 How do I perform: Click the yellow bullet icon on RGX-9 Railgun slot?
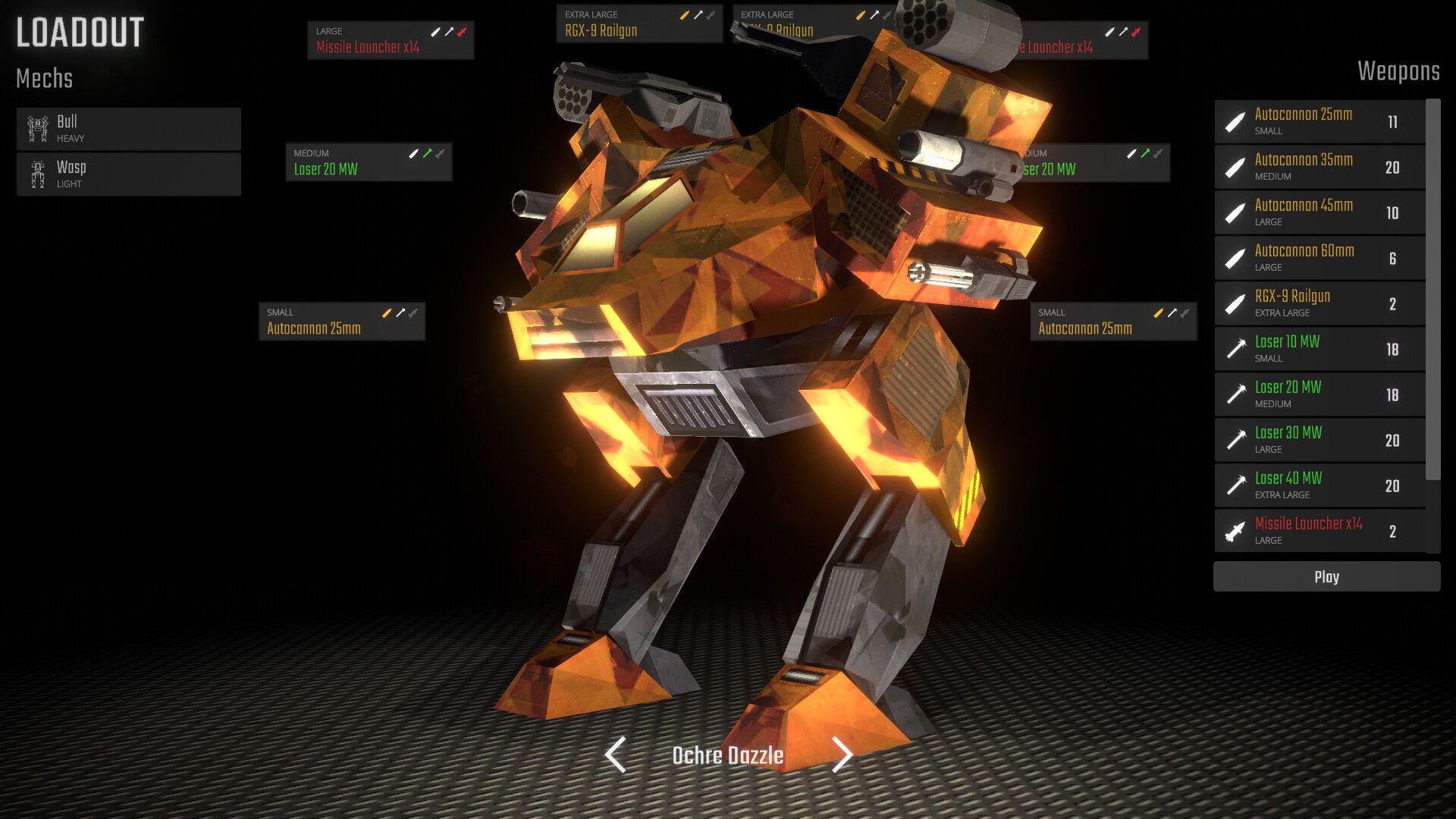pos(685,14)
